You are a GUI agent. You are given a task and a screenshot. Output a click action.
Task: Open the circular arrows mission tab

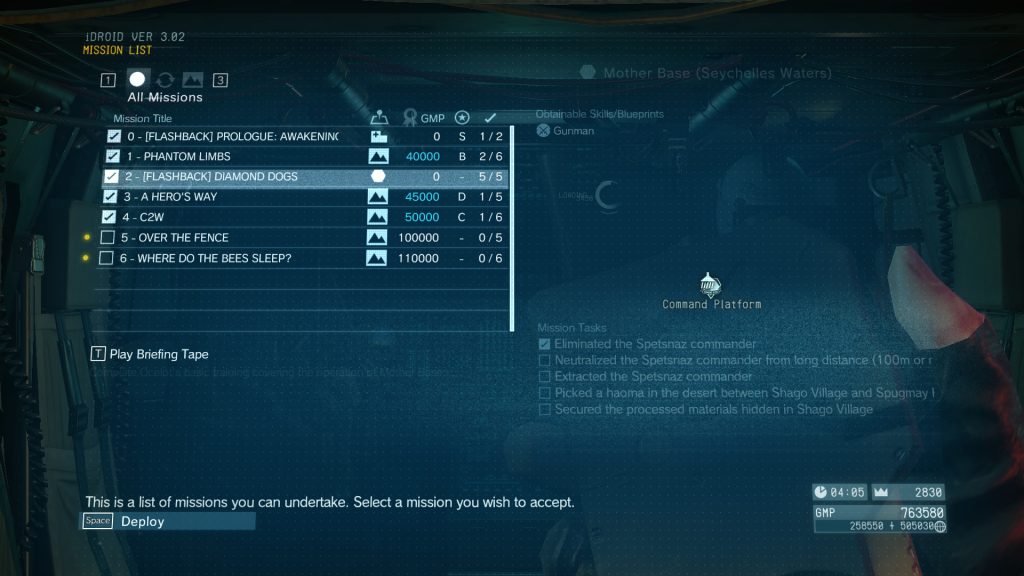click(165, 80)
